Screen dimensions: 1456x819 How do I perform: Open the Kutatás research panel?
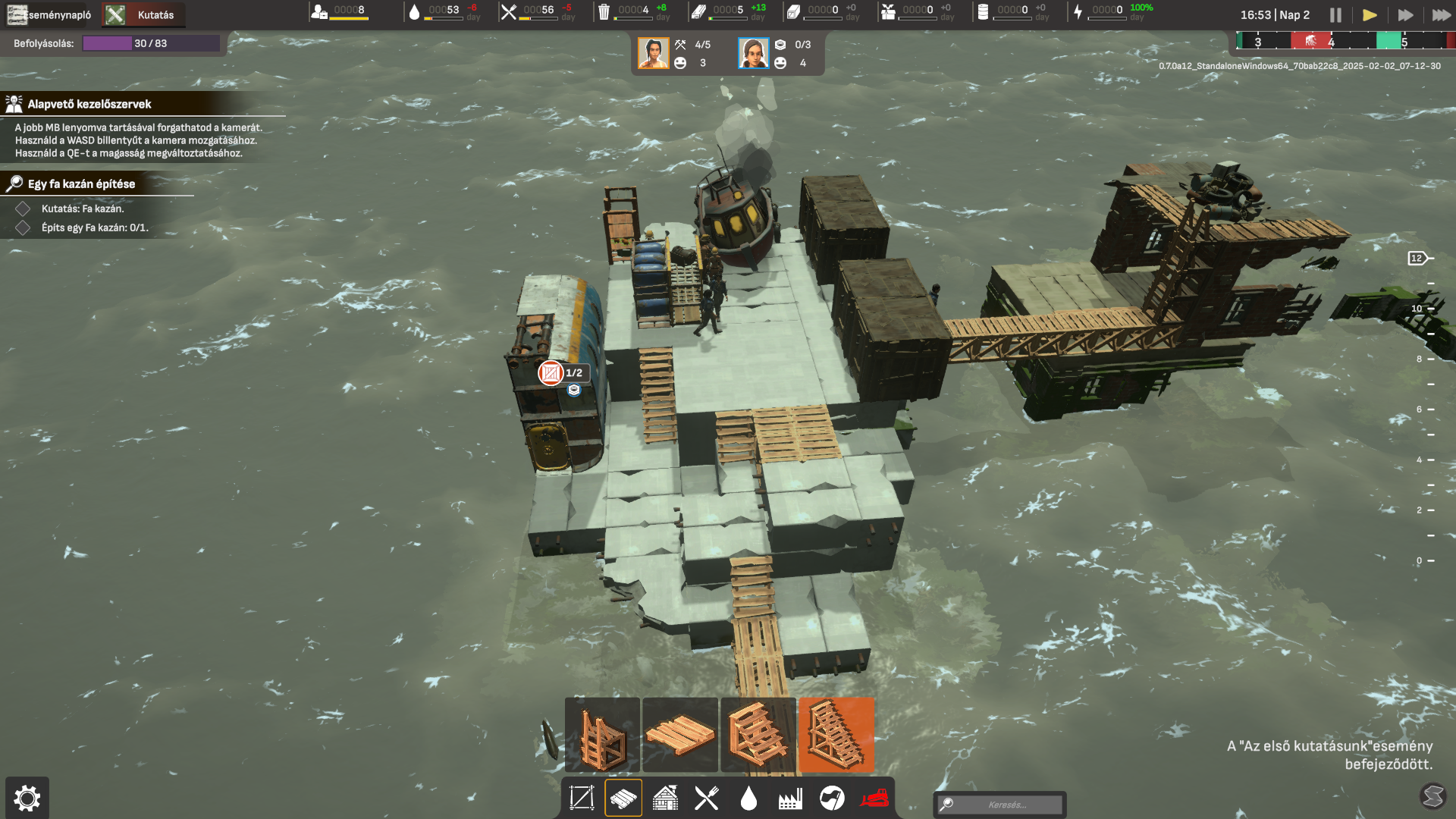pyautogui.click(x=143, y=14)
